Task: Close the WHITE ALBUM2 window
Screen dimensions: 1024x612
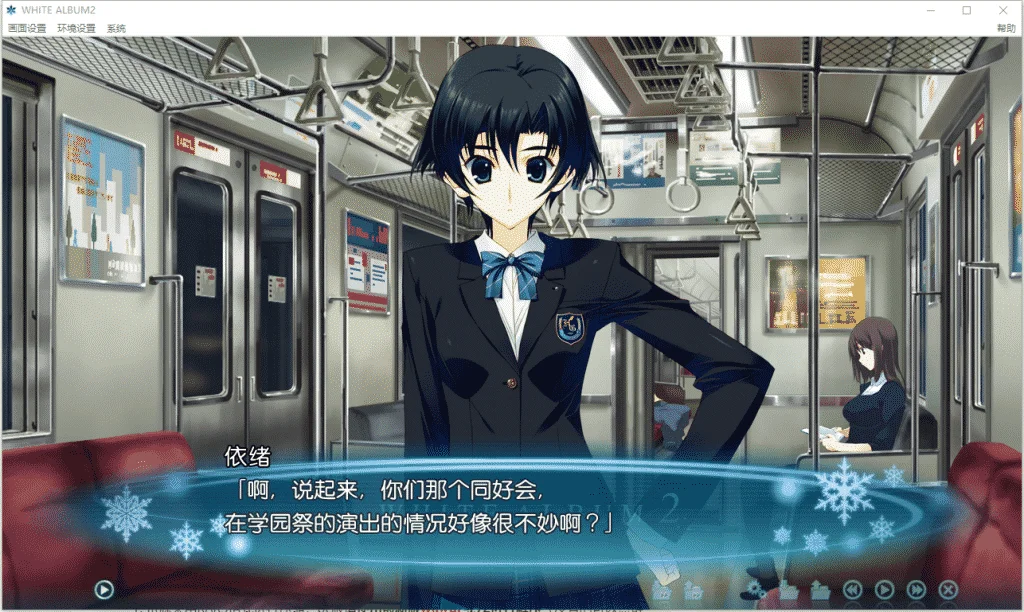Action: (x=1003, y=10)
